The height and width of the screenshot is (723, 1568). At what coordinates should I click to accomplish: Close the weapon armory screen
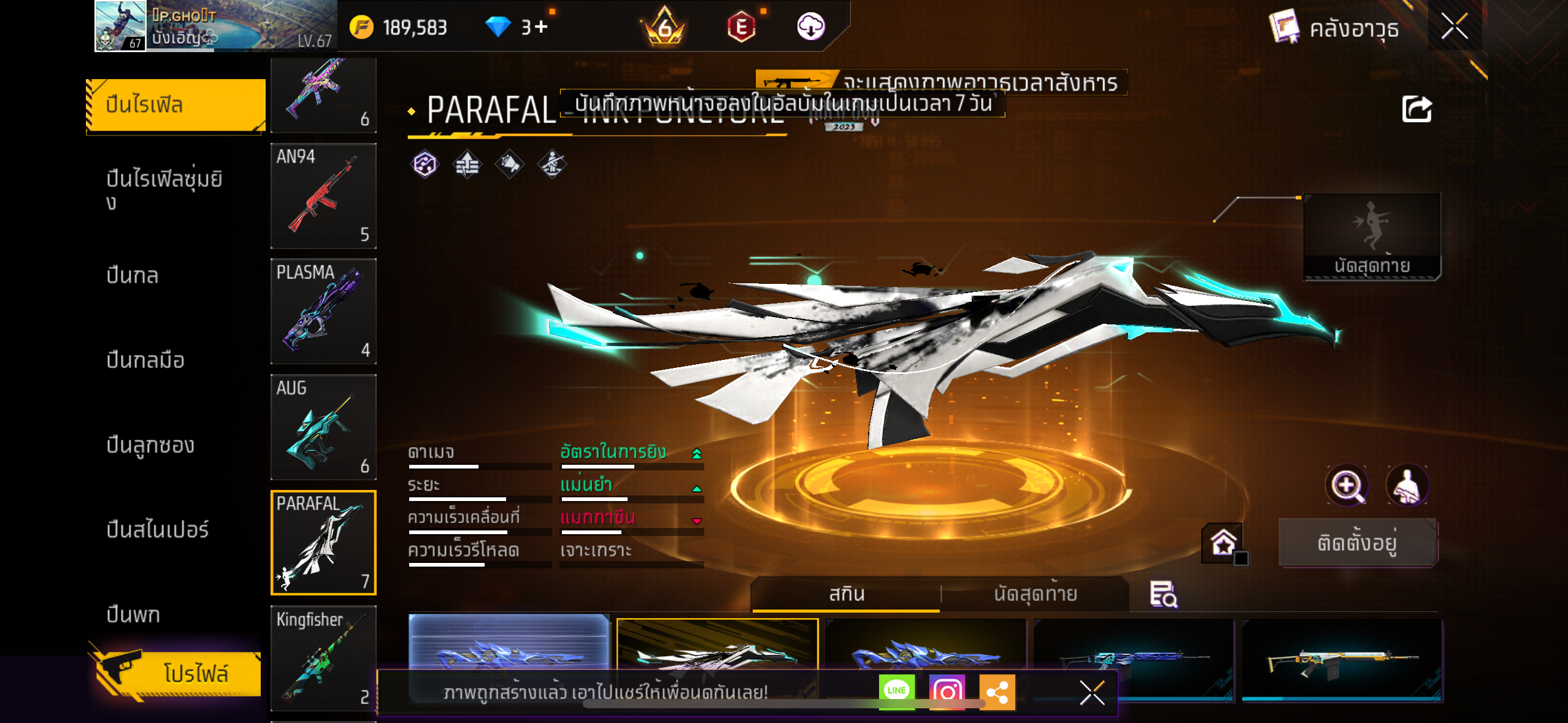(x=1454, y=26)
